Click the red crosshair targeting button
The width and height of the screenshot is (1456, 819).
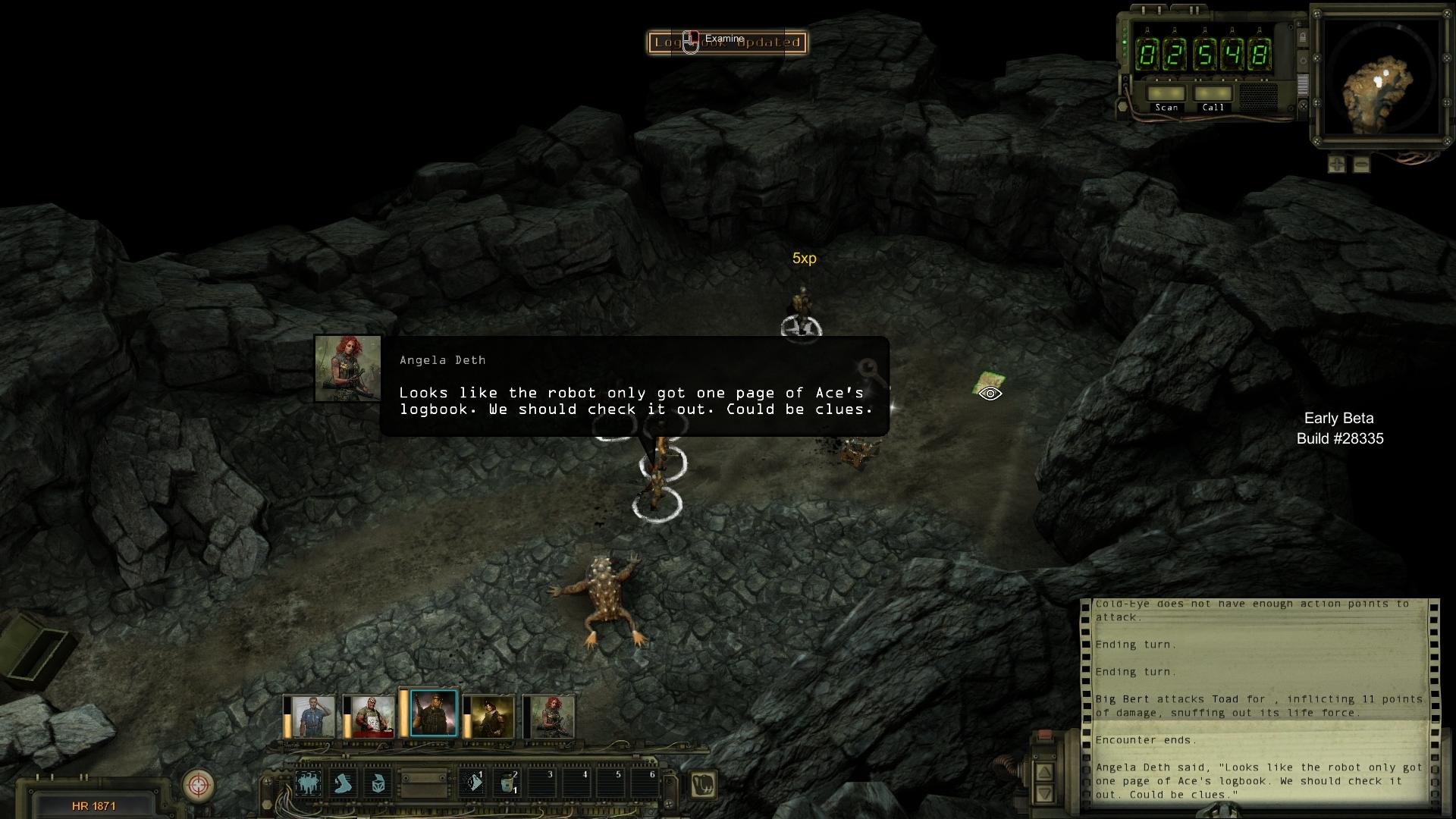pyautogui.click(x=199, y=784)
